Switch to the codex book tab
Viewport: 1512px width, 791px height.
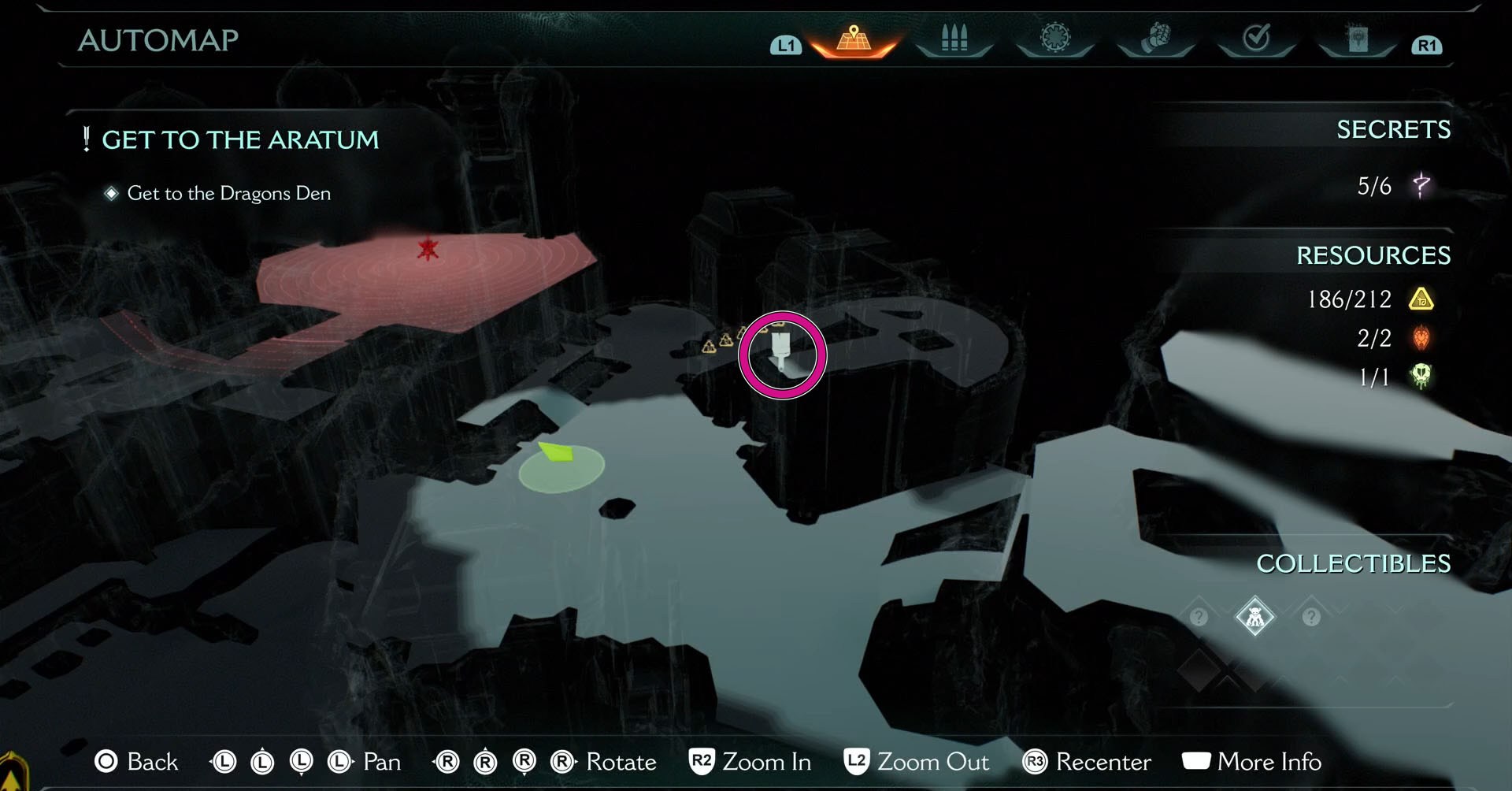click(x=1358, y=39)
